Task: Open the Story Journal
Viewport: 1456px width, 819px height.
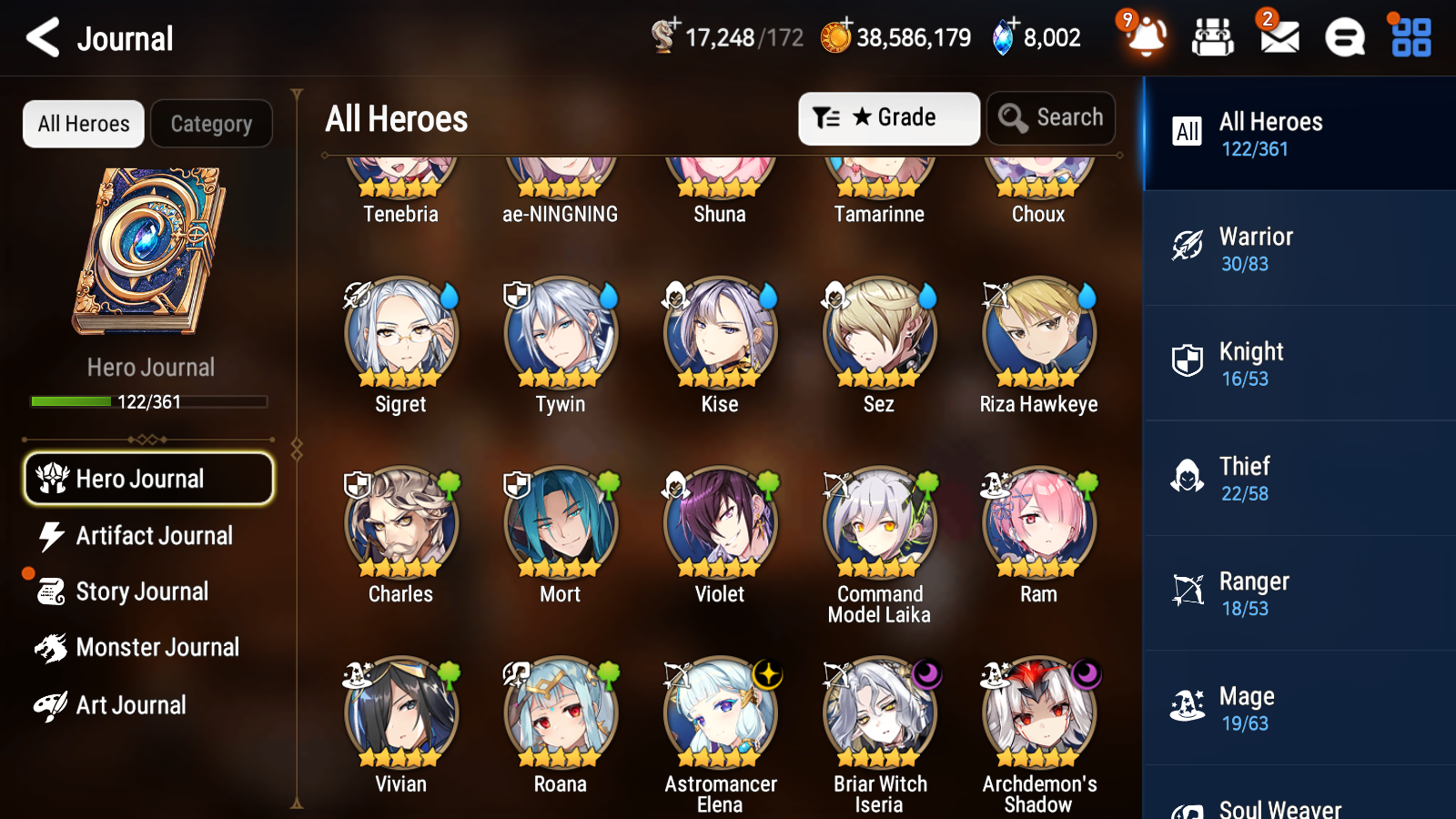Action: point(143,591)
